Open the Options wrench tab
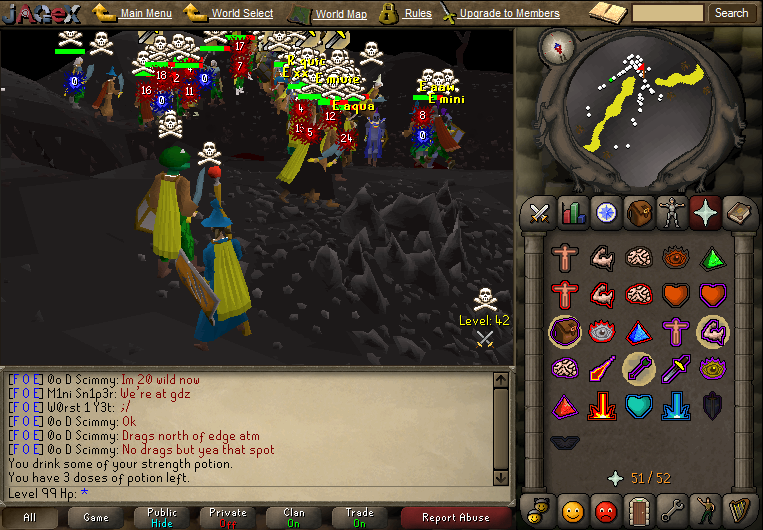 pyautogui.click(x=671, y=509)
